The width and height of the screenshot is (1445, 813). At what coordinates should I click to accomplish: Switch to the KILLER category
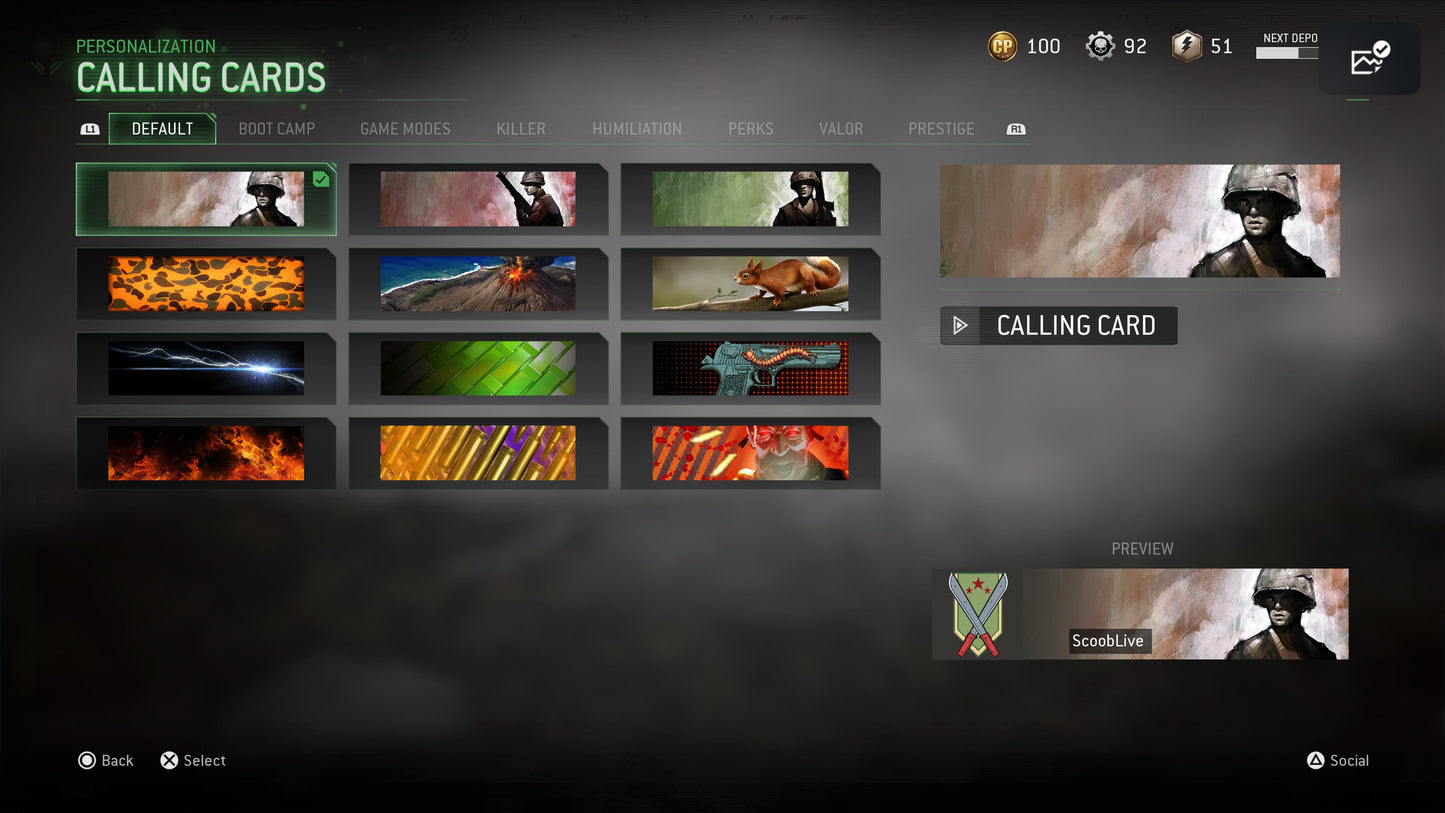(520, 128)
